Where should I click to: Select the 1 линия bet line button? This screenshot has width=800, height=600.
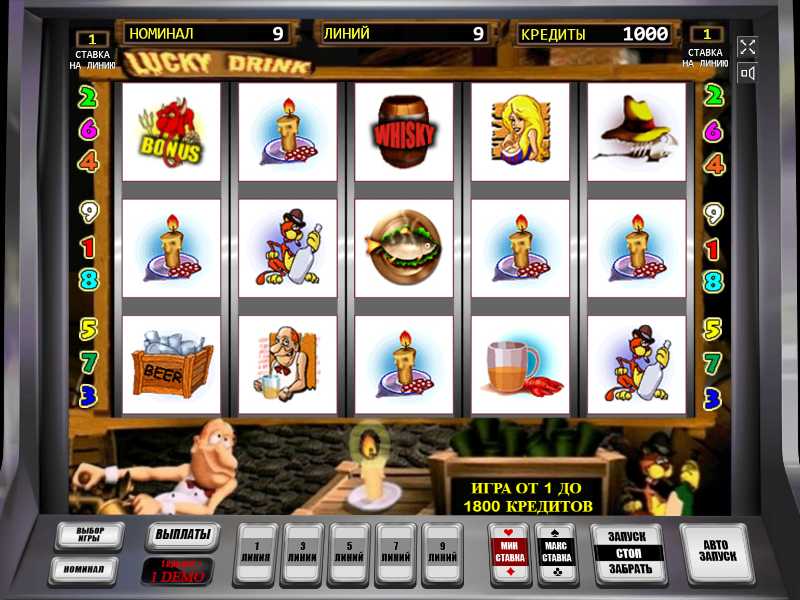(x=255, y=552)
